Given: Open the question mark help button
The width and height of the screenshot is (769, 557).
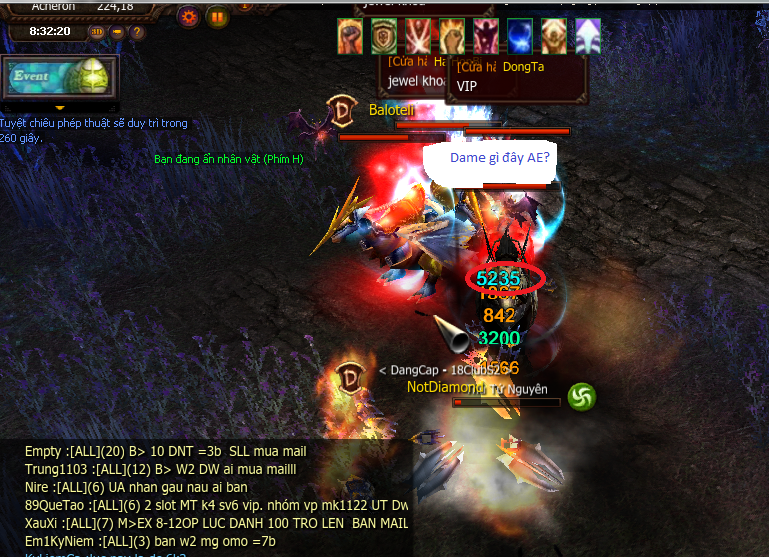Looking at the screenshot, I should [136, 32].
